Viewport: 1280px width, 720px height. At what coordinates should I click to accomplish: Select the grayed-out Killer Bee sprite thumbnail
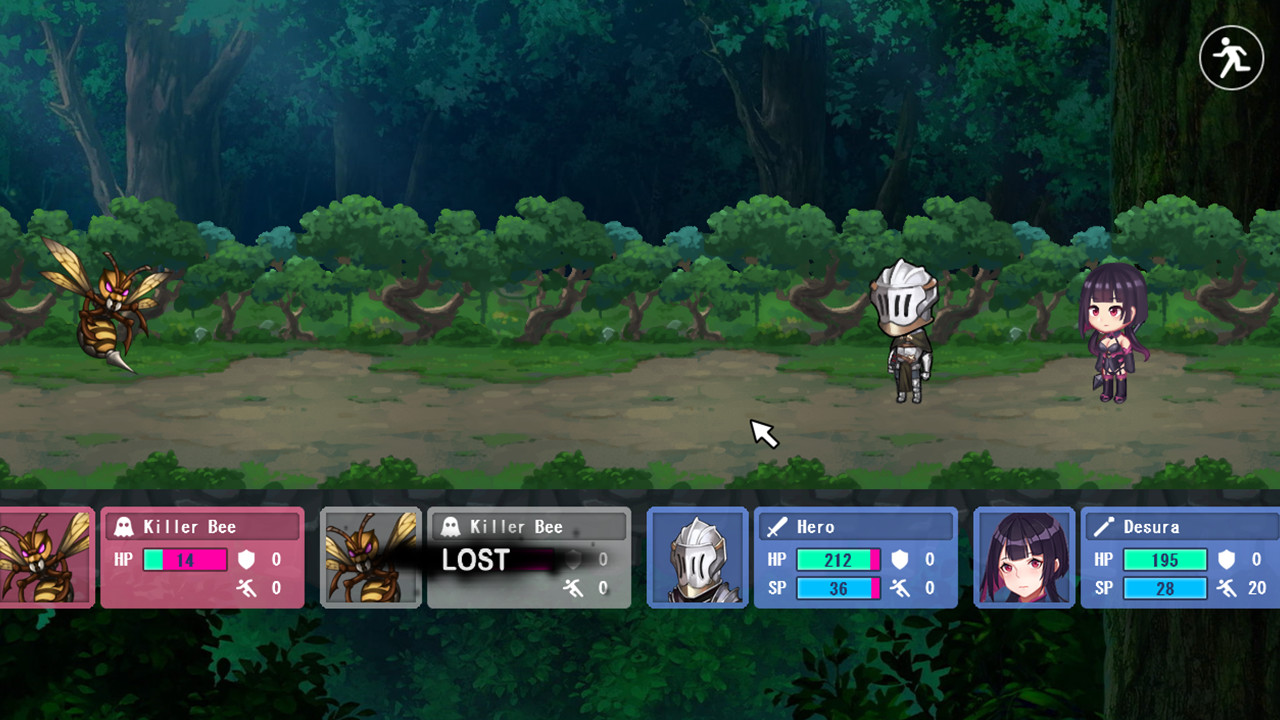[371, 557]
